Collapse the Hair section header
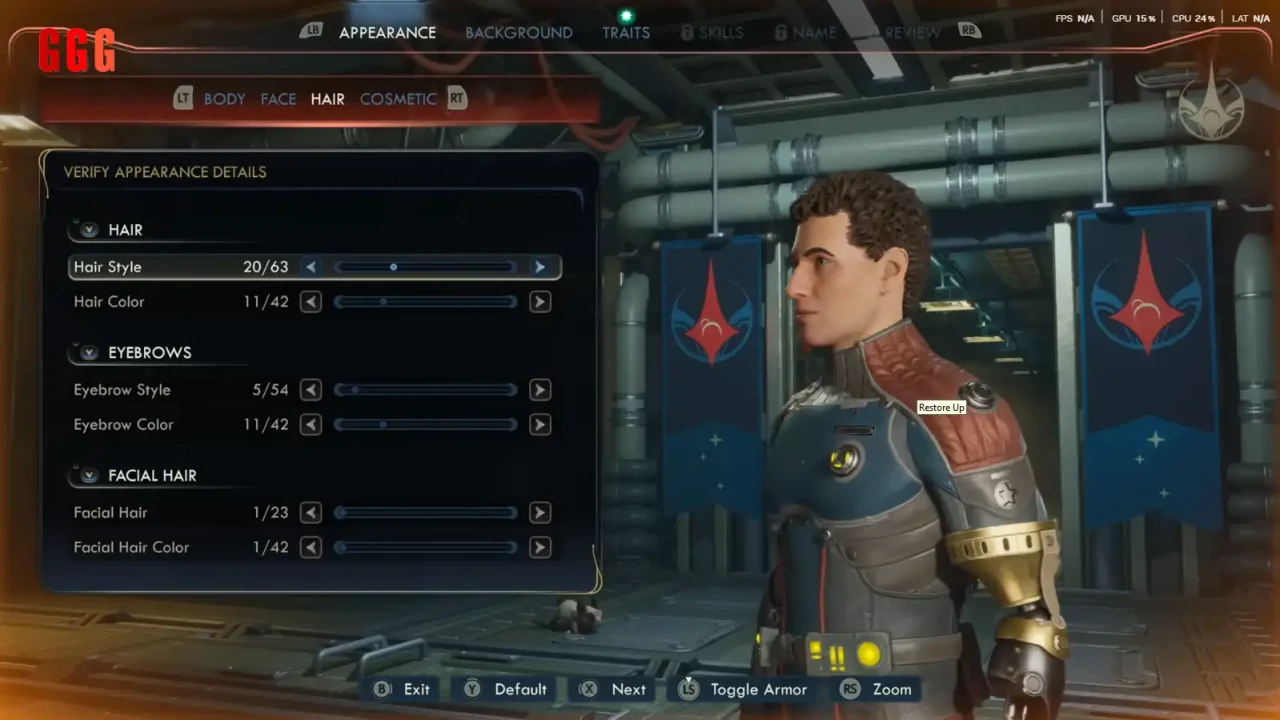 [x=90, y=230]
